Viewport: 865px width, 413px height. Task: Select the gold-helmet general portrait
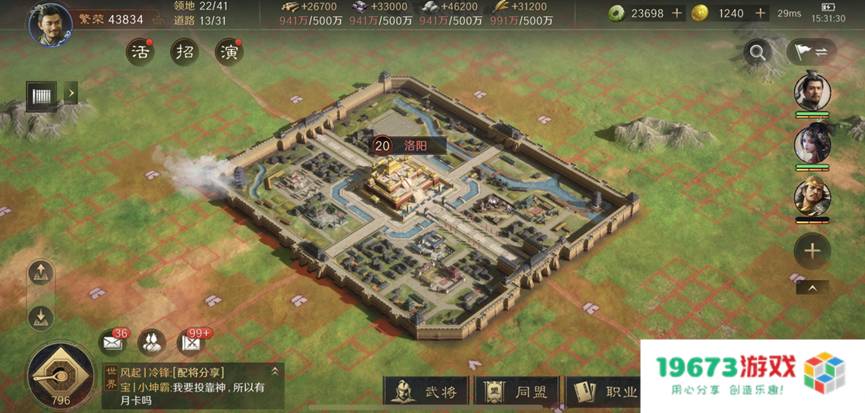(812, 197)
